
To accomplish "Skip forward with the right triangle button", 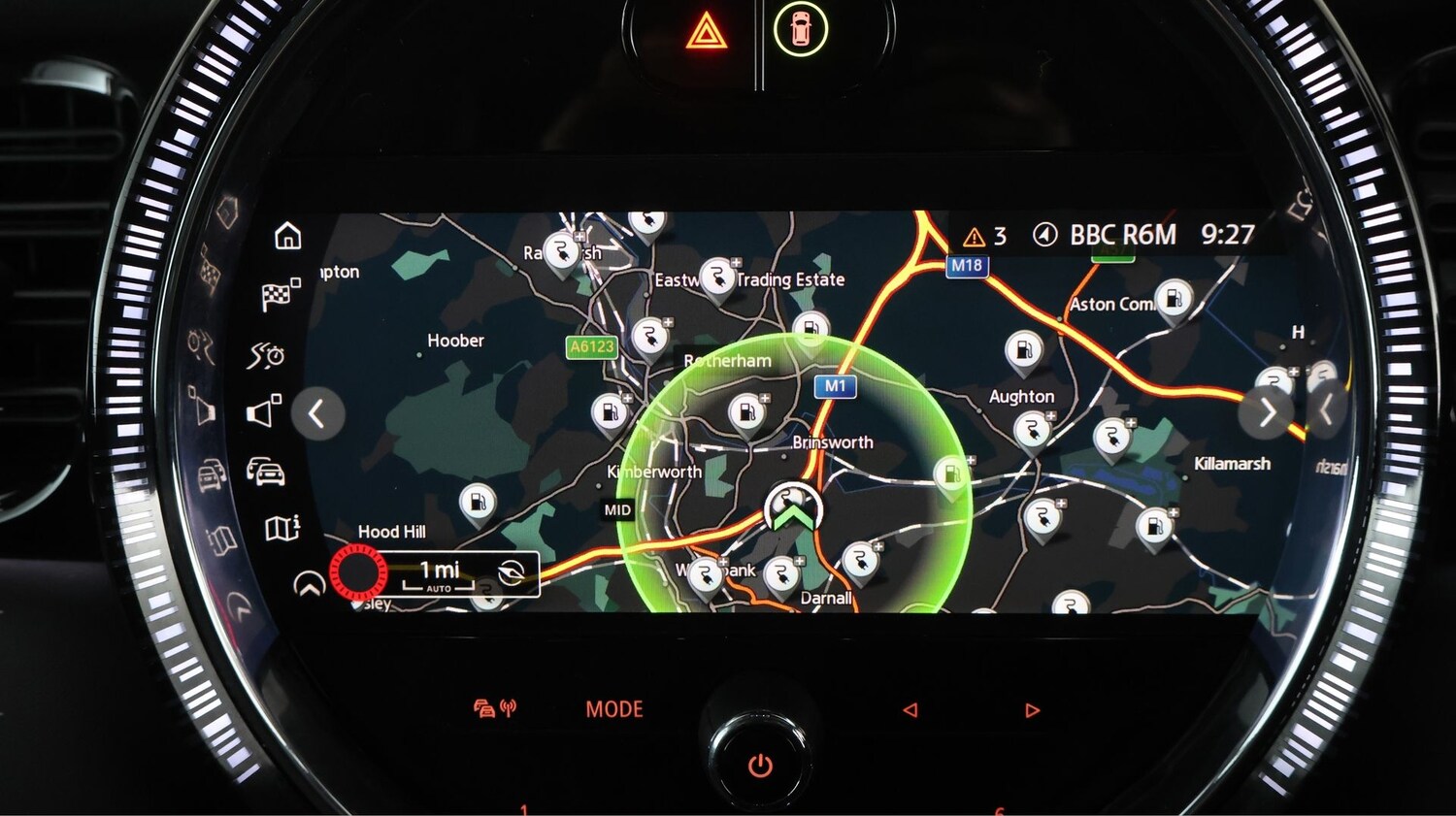I will 1032,710.
